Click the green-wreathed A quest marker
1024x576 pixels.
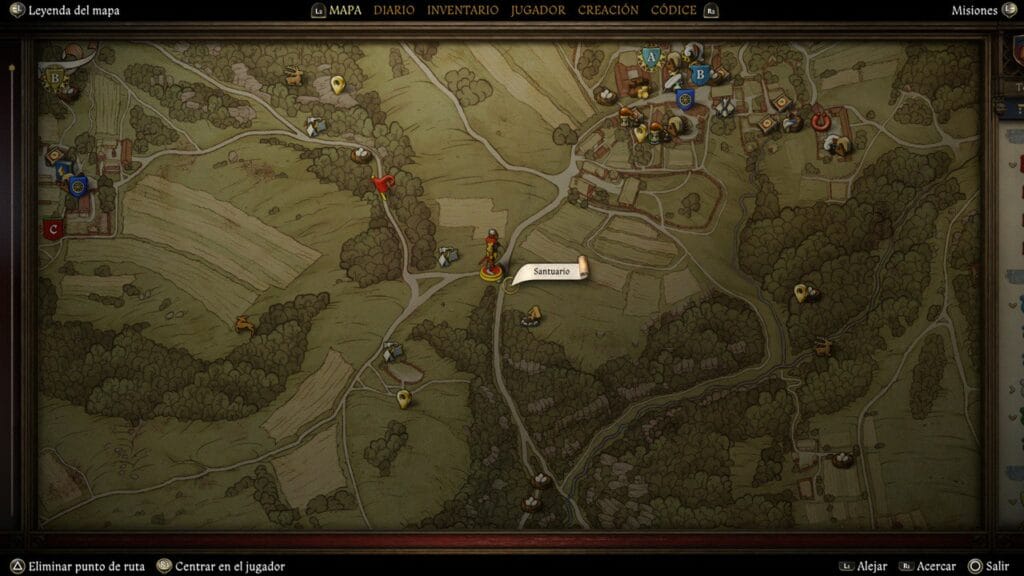[651, 58]
